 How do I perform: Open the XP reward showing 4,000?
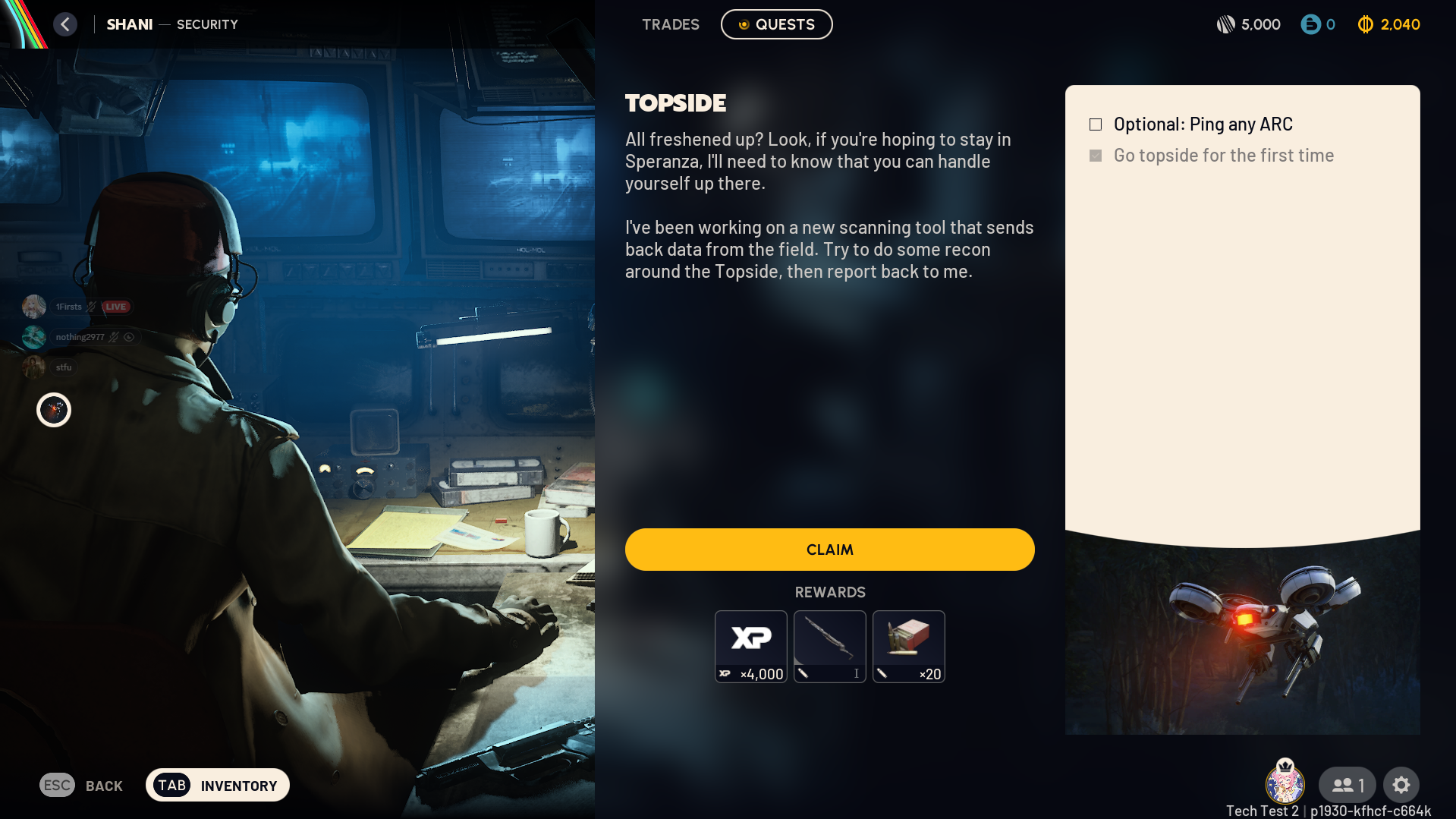point(750,646)
